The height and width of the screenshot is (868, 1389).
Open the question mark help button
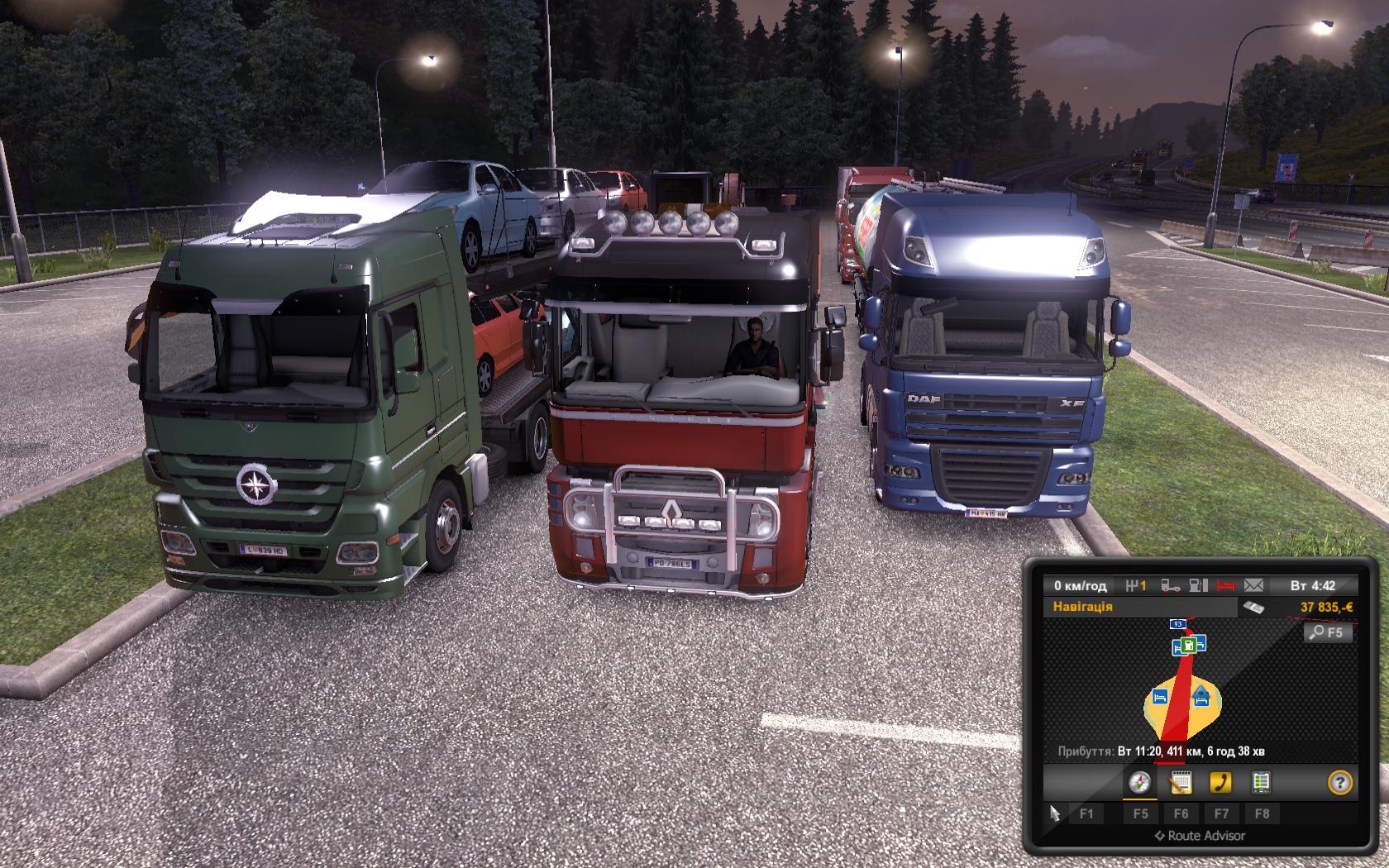1339,782
